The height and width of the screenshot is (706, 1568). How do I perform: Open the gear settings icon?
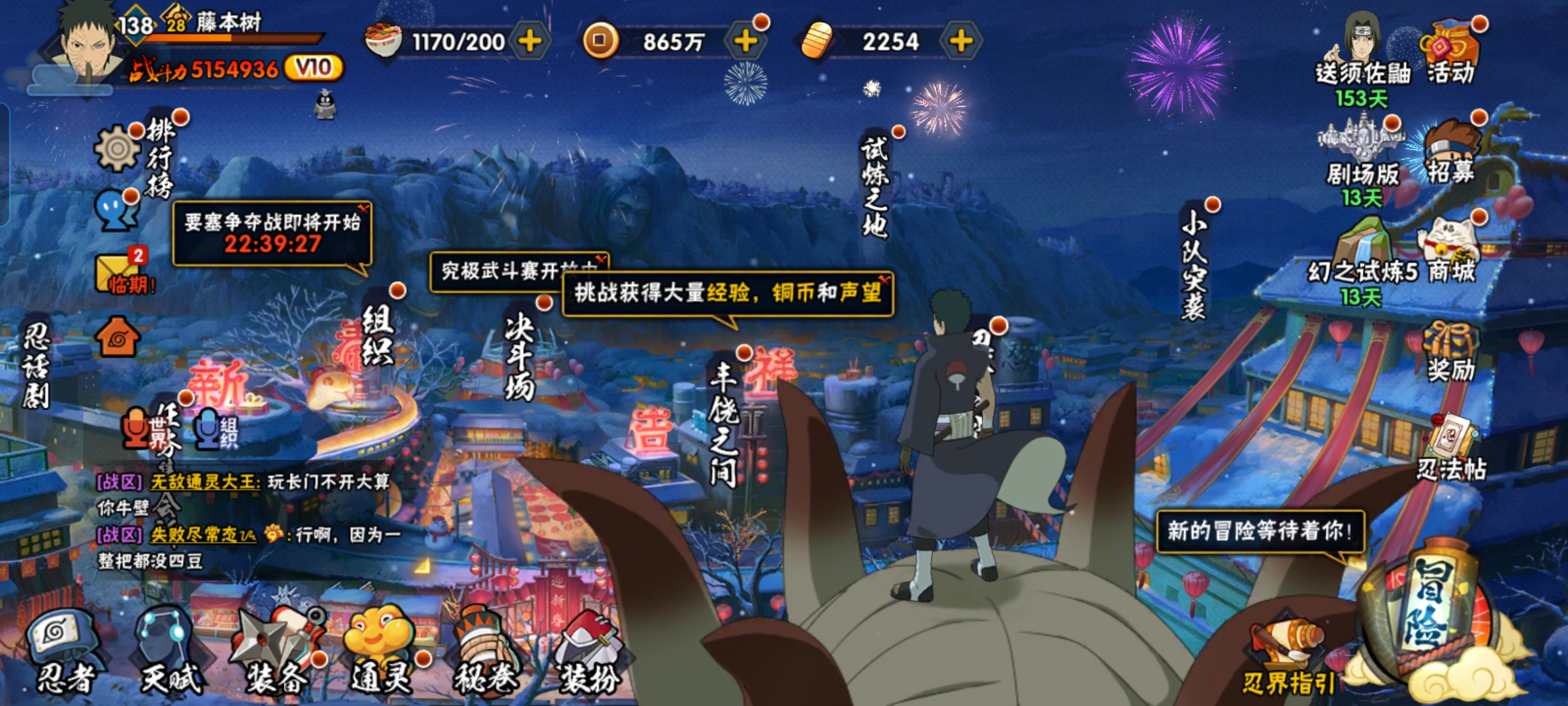tap(118, 148)
